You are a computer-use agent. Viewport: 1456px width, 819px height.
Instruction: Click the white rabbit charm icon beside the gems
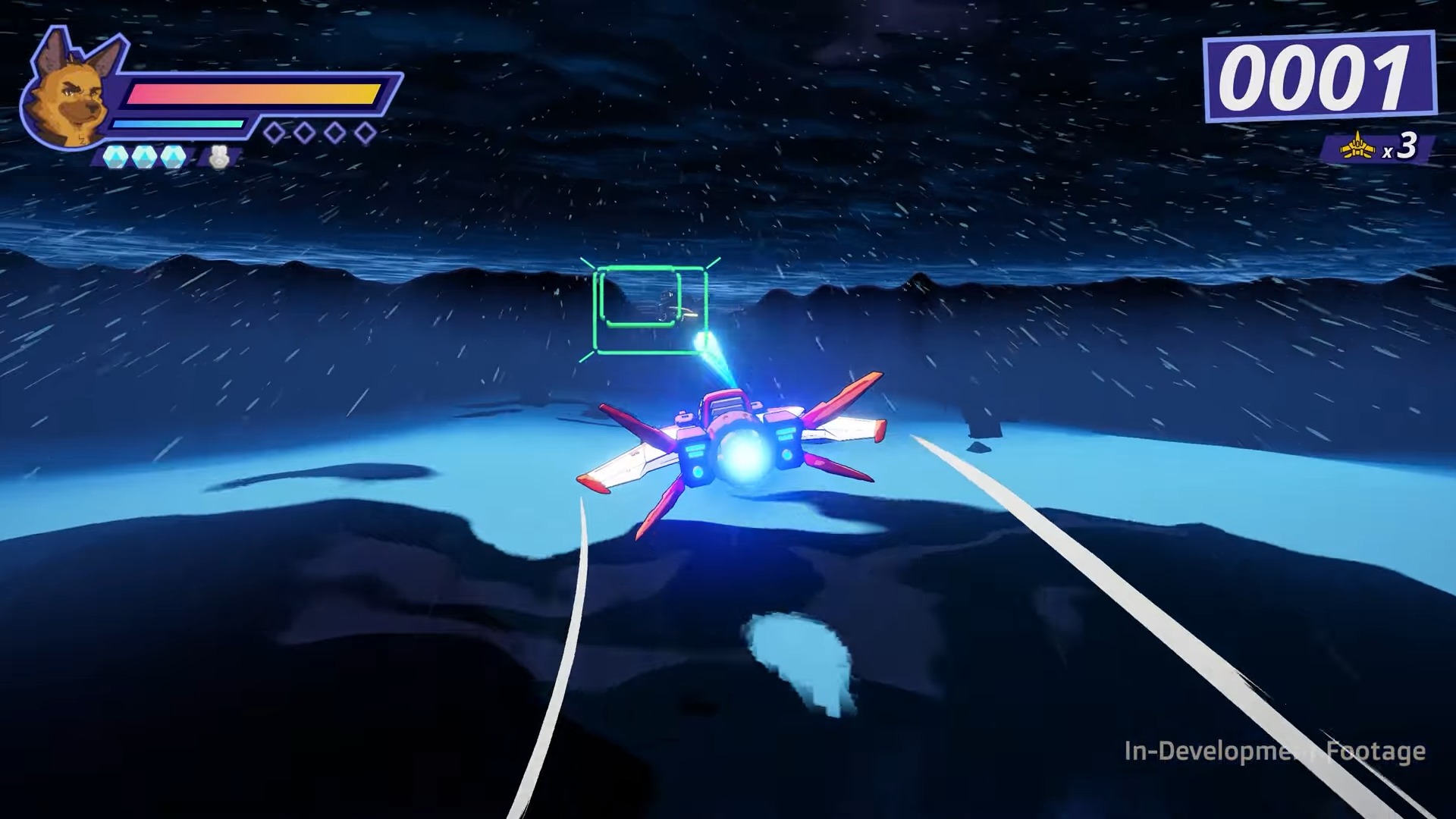218,155
